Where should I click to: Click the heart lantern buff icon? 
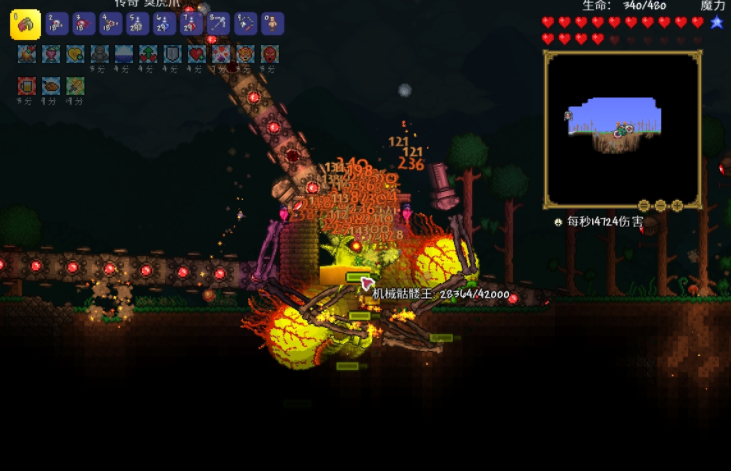(x=51, y=54)
